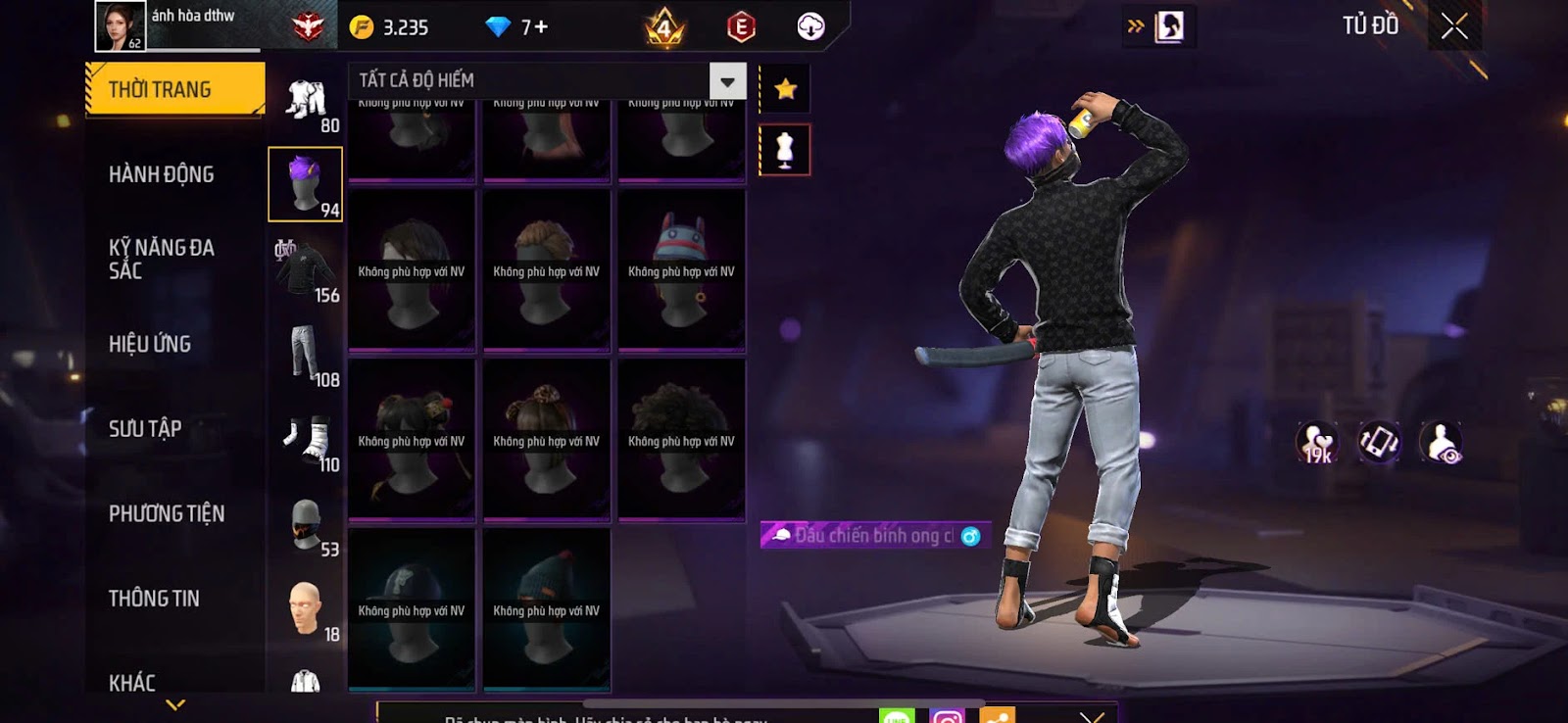This screenshot has height=723, width=1568.
Task: Show the PHƯƠNG TIỆN section
Action: [x=167, y=513]
